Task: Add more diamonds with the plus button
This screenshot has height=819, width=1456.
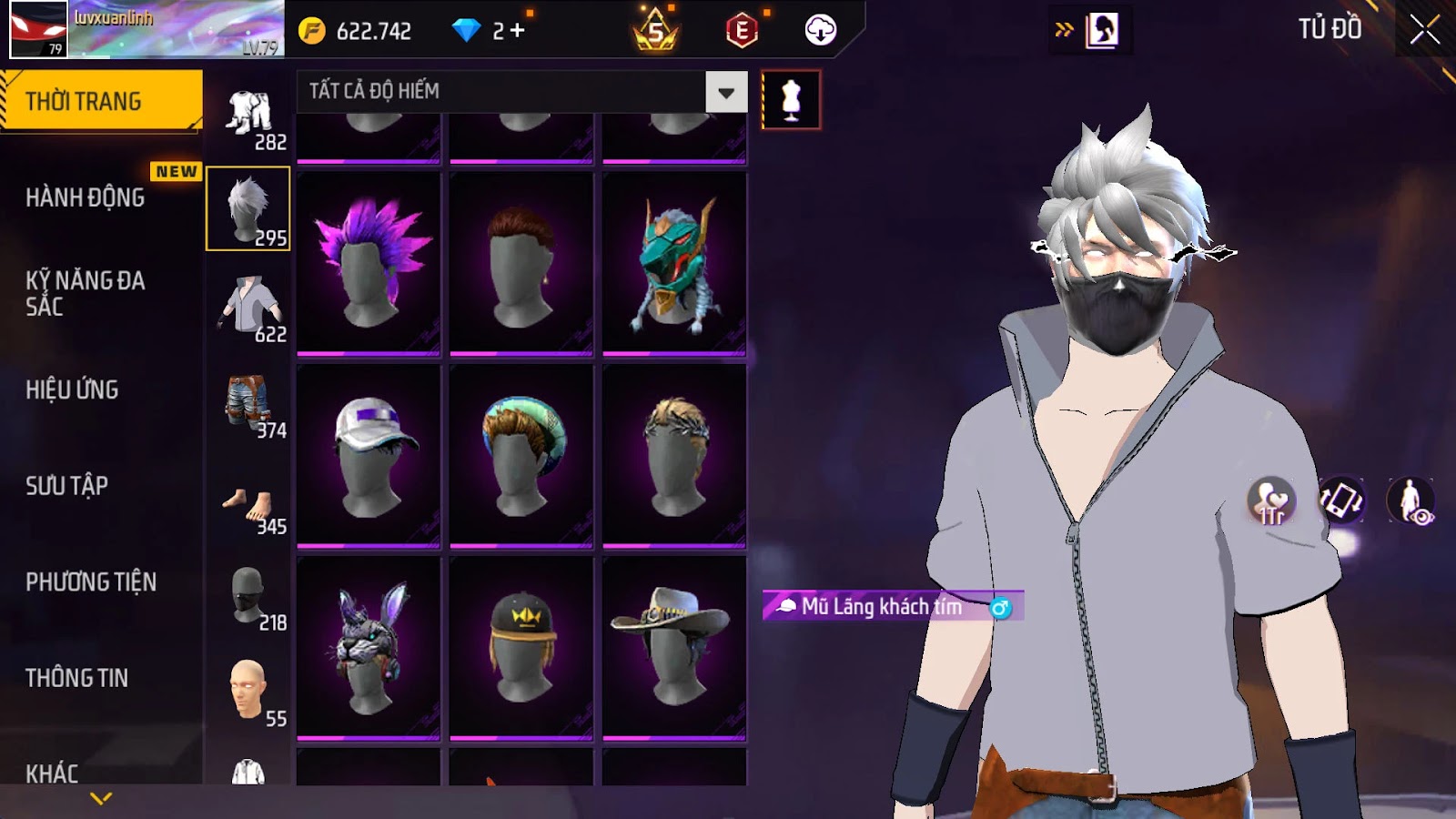Action: click(518, 31)
